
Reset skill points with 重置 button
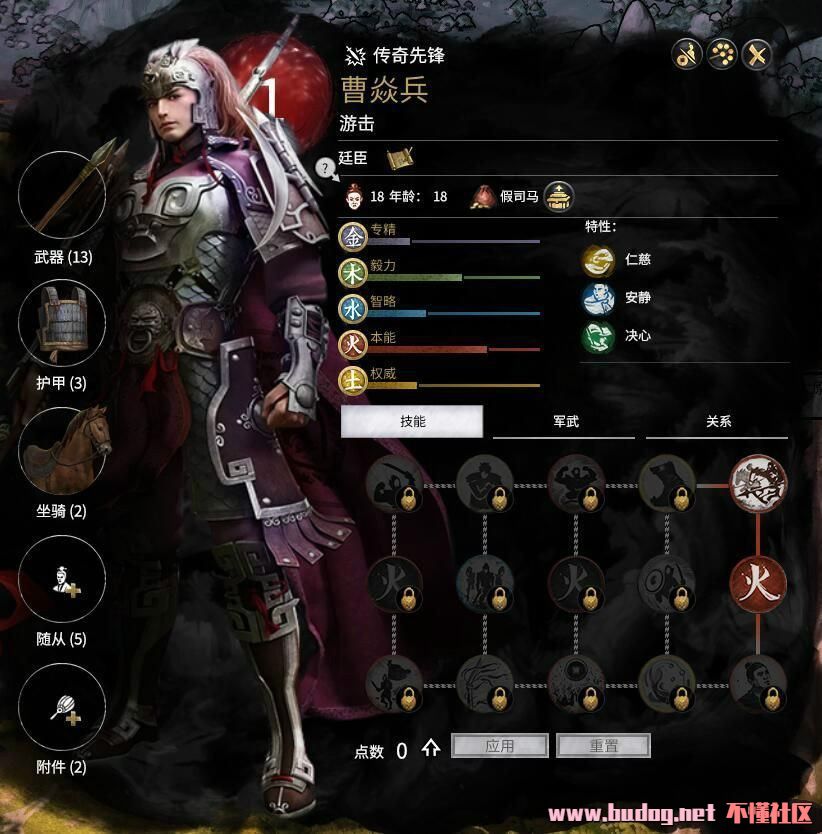pos(603,746)
